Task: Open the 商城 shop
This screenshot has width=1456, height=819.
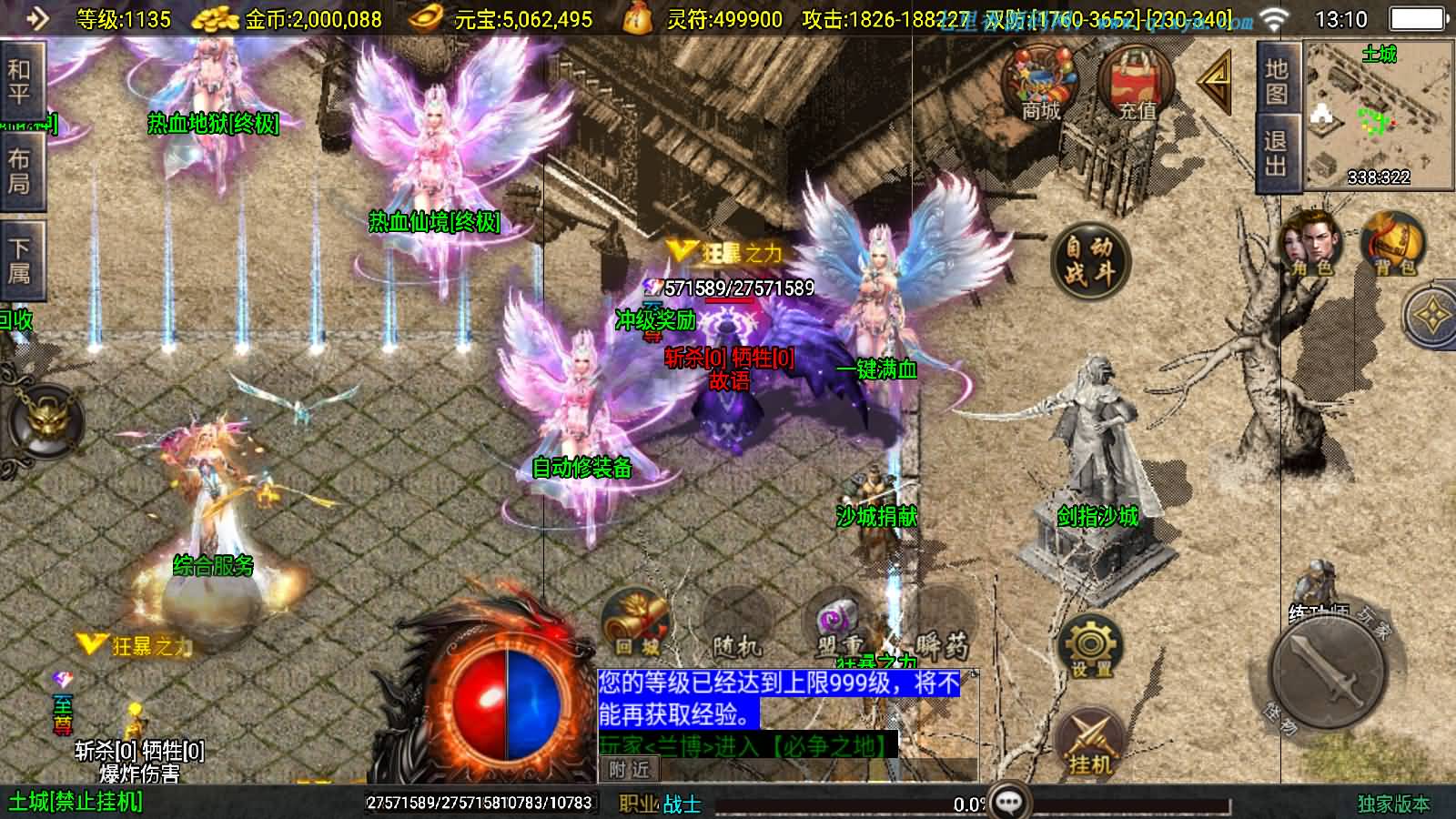Action: (1040, 82)
